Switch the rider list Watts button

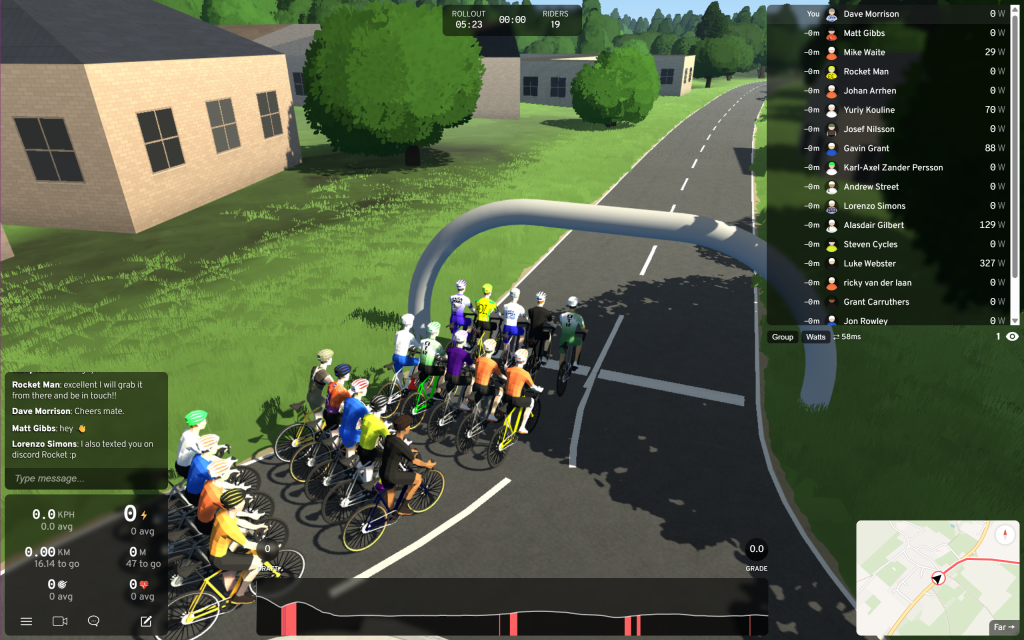click(816, 337)
